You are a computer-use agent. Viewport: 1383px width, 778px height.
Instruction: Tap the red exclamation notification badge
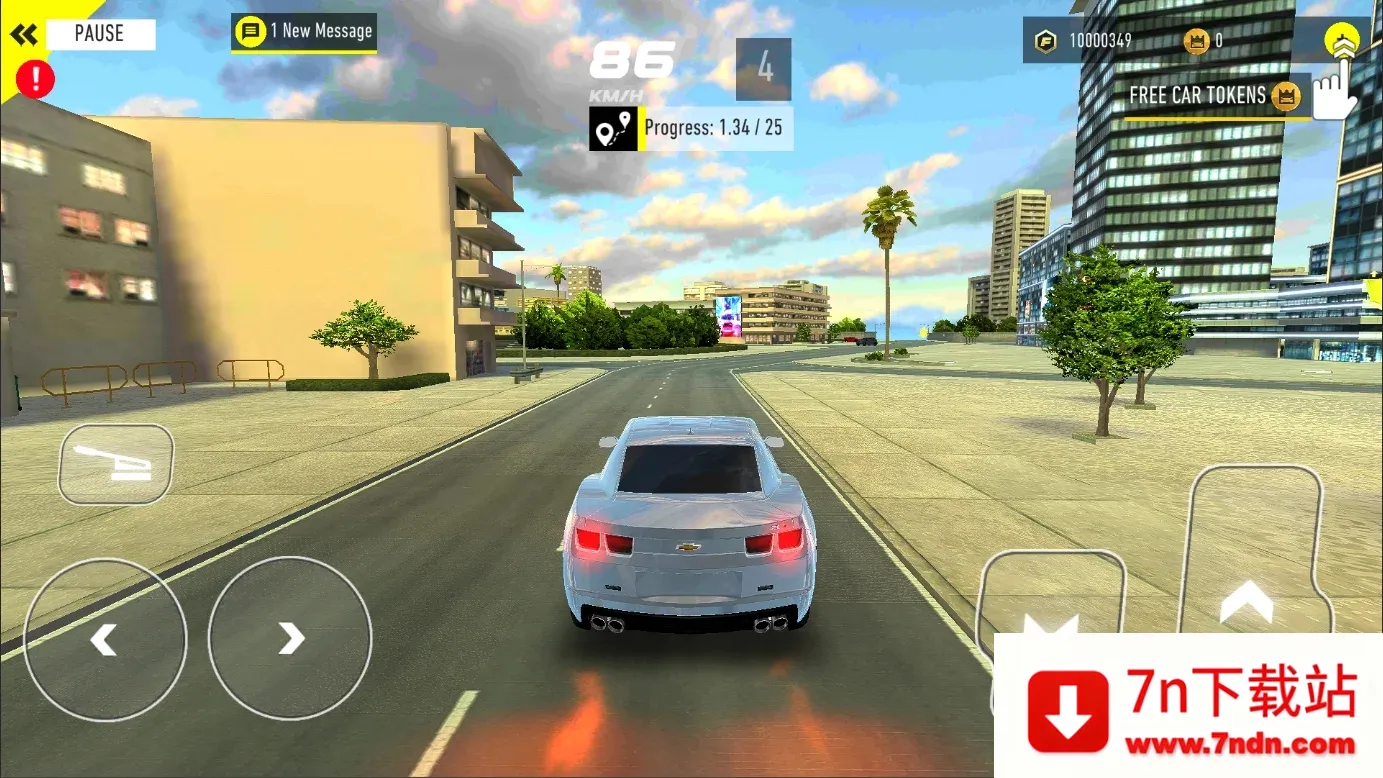(x=35, y=79)
